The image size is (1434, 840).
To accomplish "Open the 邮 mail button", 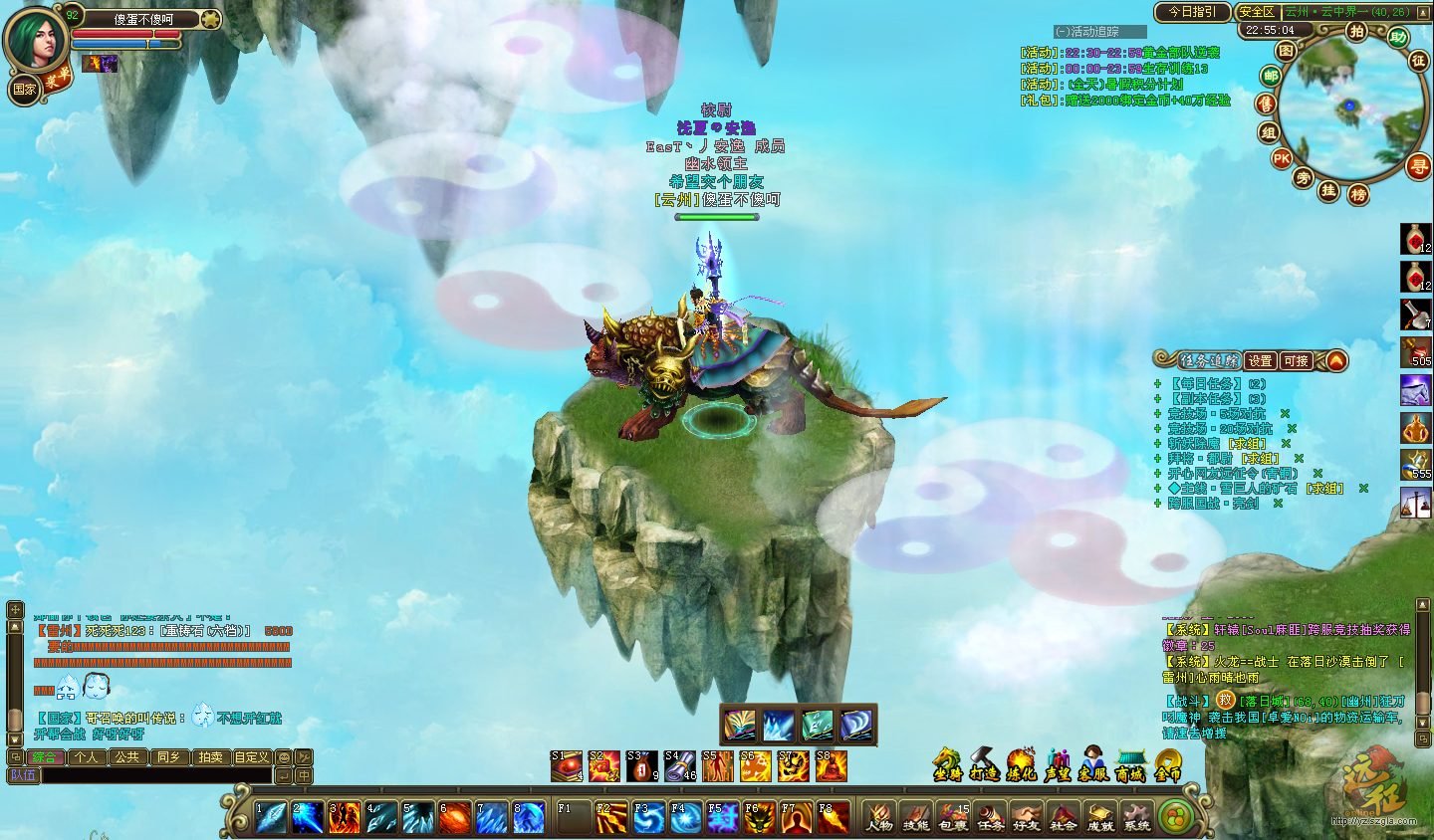I will [x=1270, y=77].
